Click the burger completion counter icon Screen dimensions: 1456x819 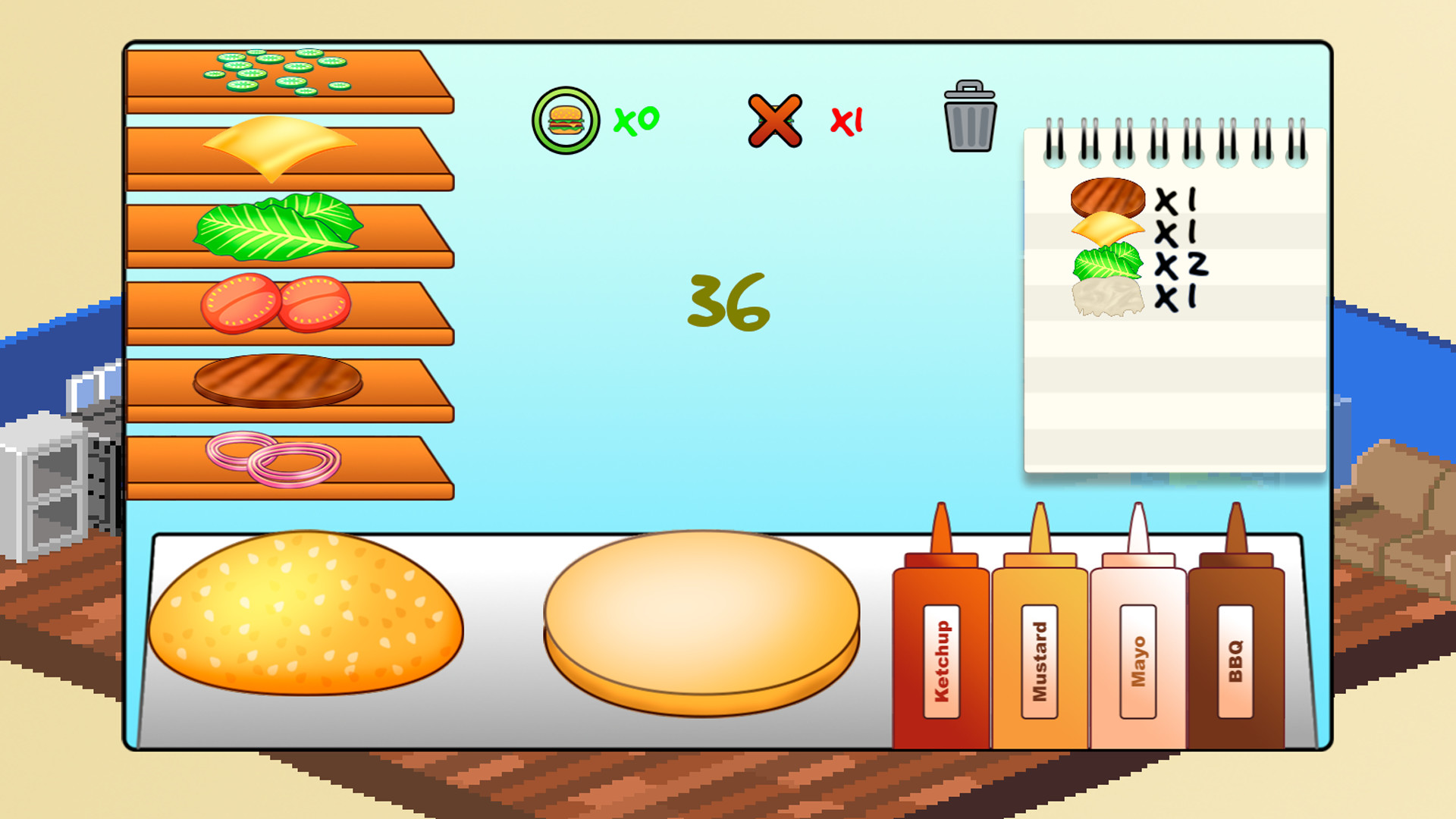tap(567, 118)
